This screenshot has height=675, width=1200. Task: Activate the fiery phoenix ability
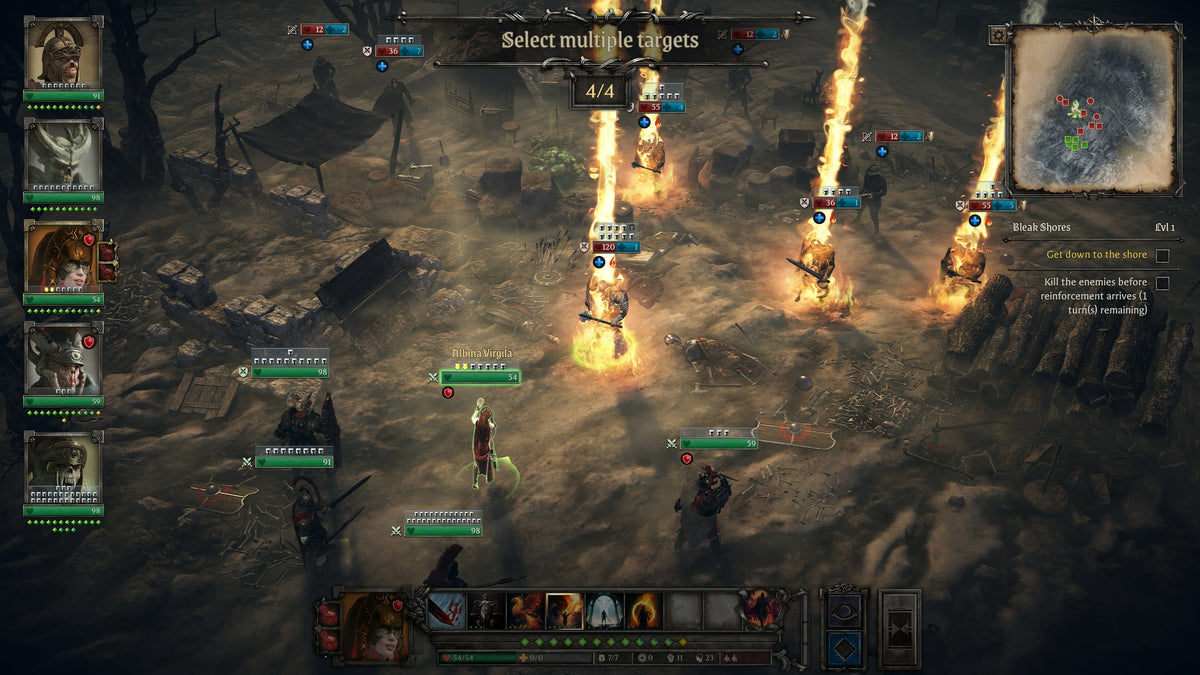pos(525,611)
